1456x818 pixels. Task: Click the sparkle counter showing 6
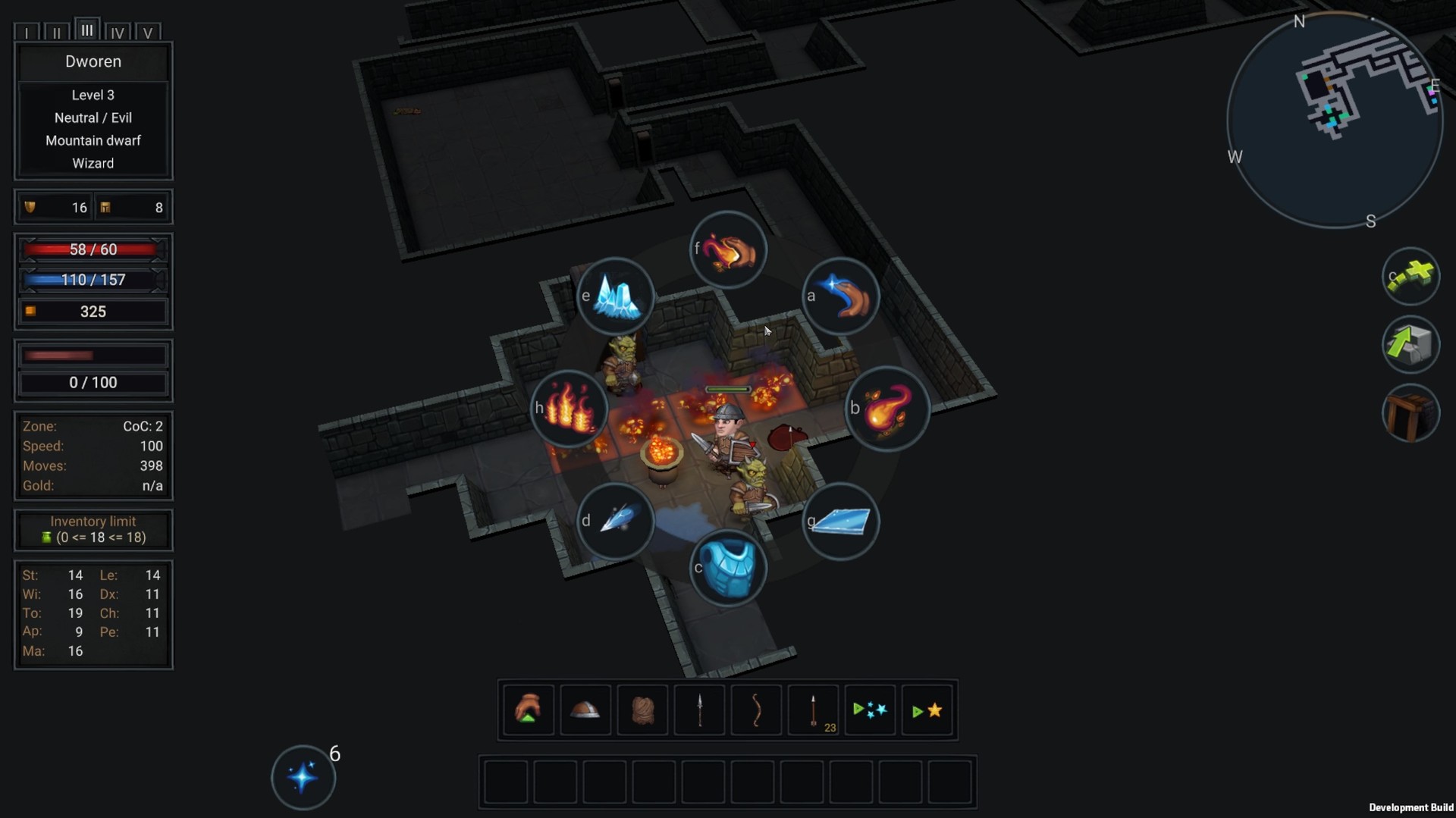303,776
